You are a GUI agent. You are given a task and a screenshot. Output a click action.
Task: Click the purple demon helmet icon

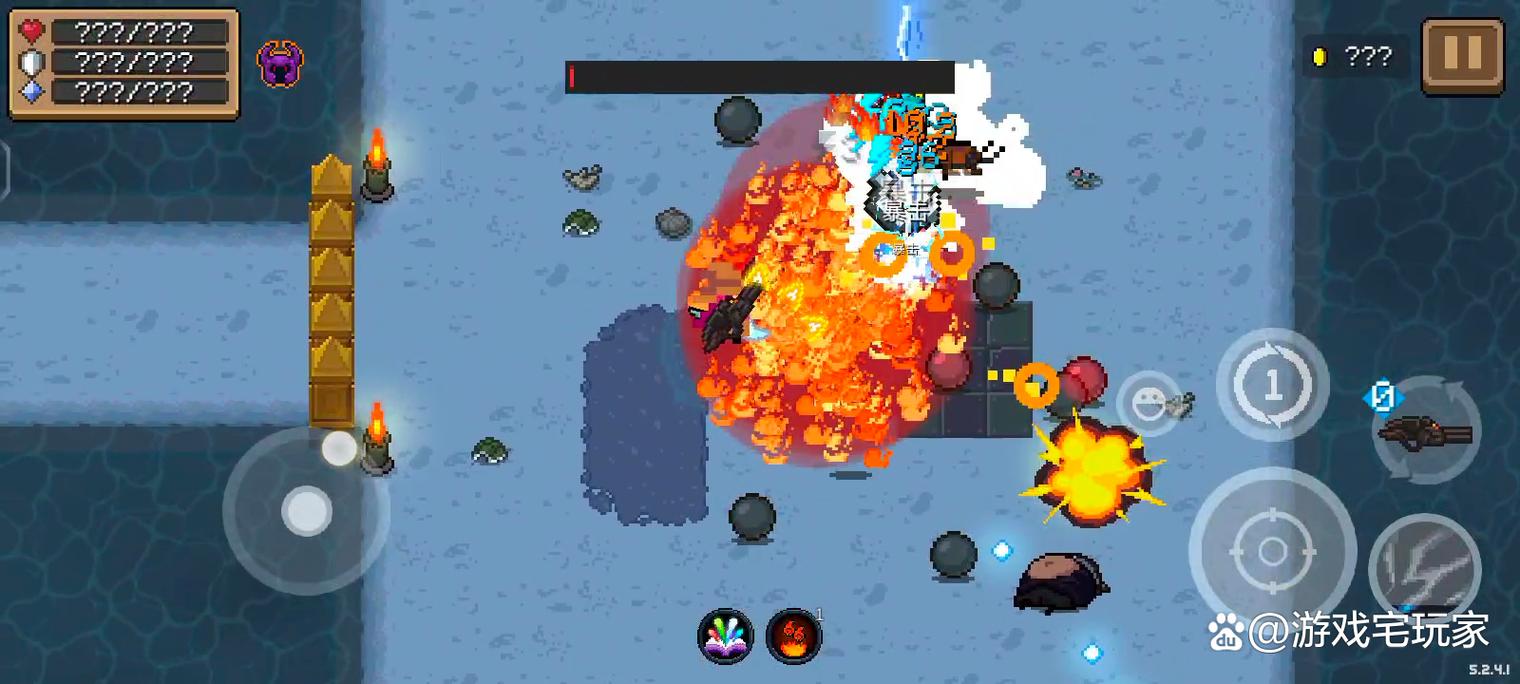[280, 63]
